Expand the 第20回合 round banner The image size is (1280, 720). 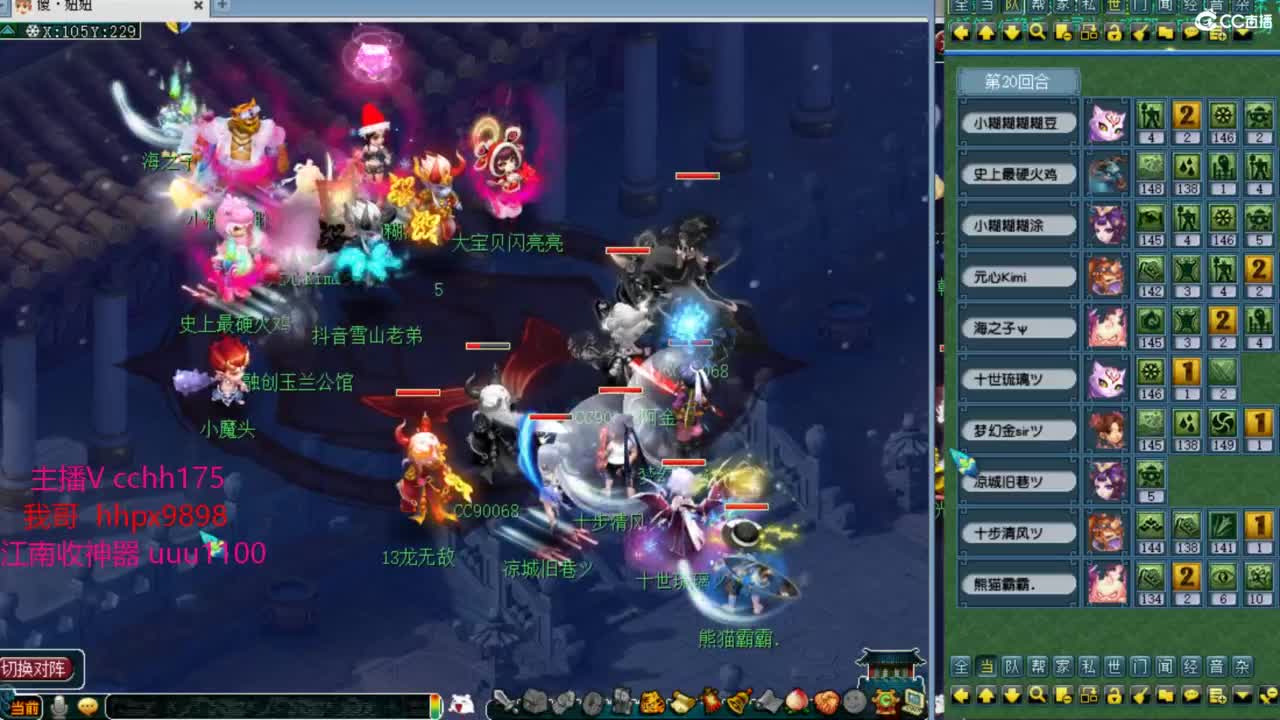[x=1019, y=81]
